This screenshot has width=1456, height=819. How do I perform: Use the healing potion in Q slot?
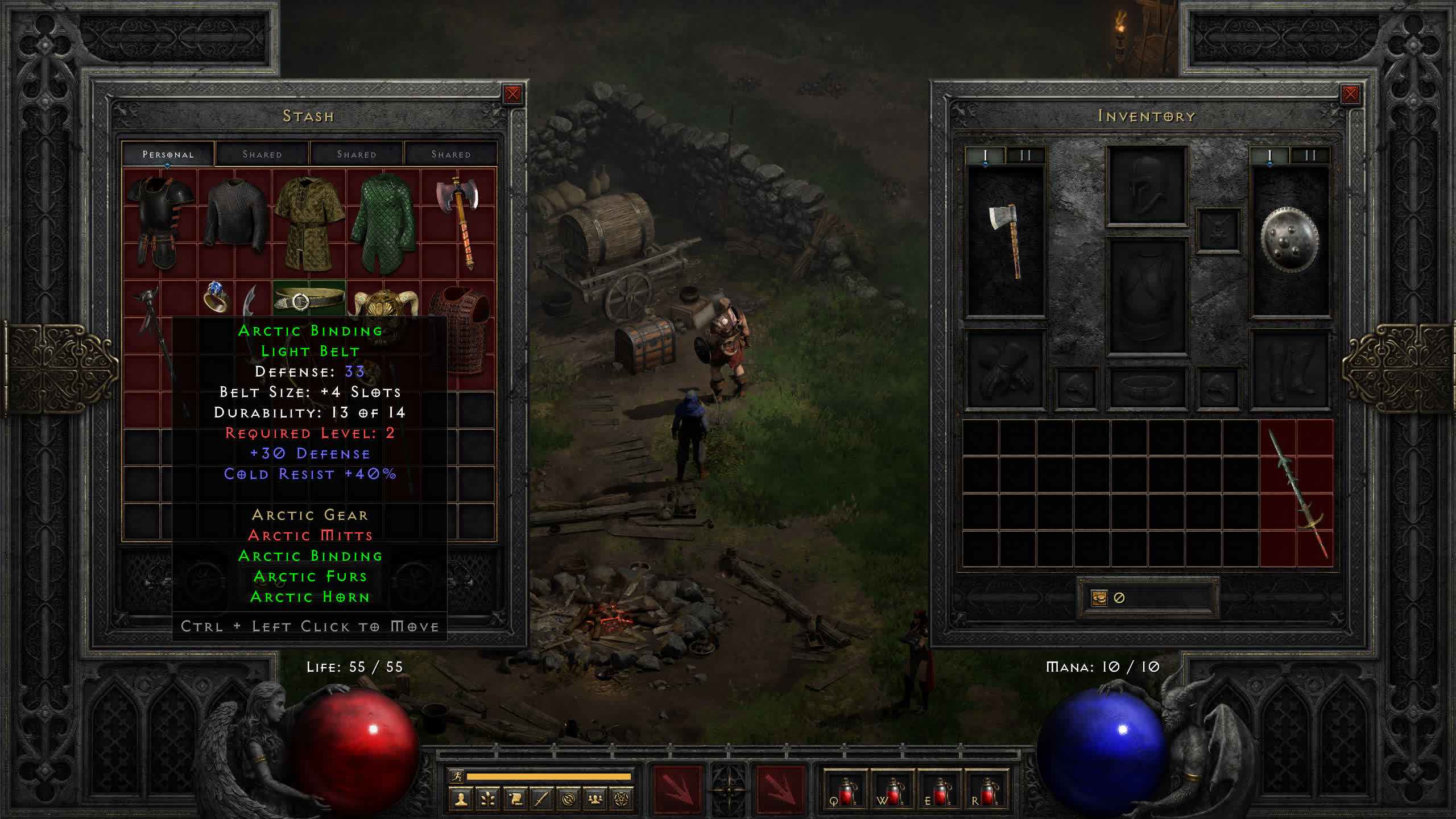coord(845,792)
